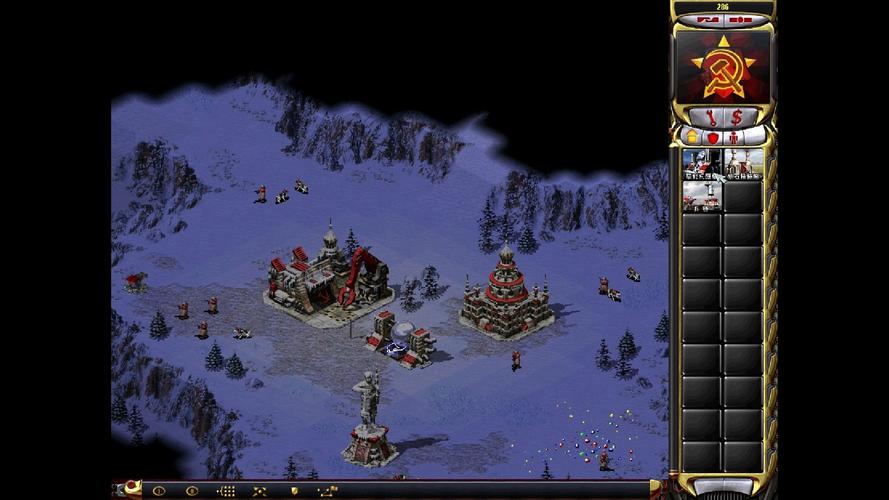Switch to the structures build tab (house icon)
This screenshot has height=500, width=889.
pos(691,136)
